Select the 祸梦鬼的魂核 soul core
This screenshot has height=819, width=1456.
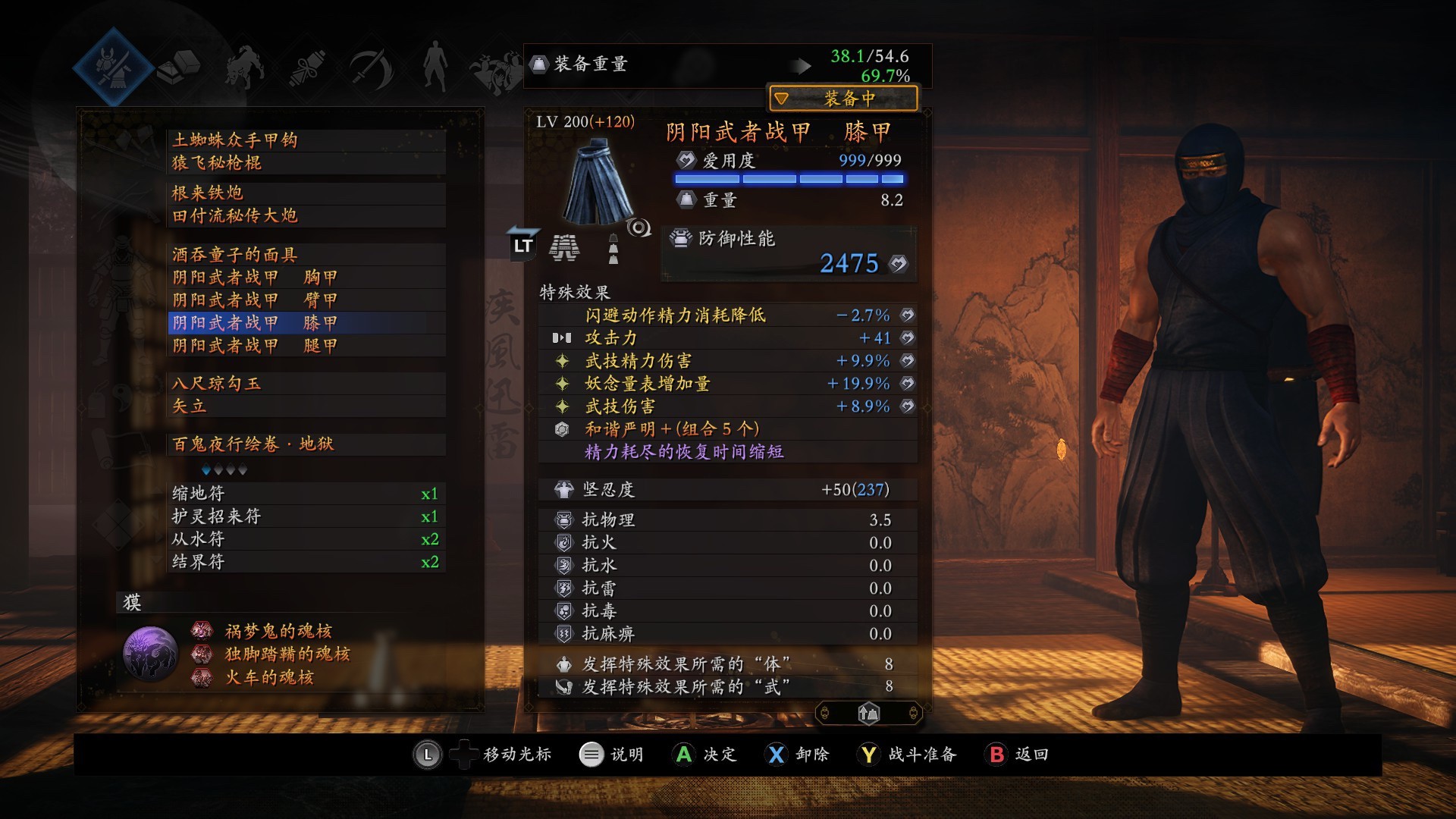tap(278, 631)
